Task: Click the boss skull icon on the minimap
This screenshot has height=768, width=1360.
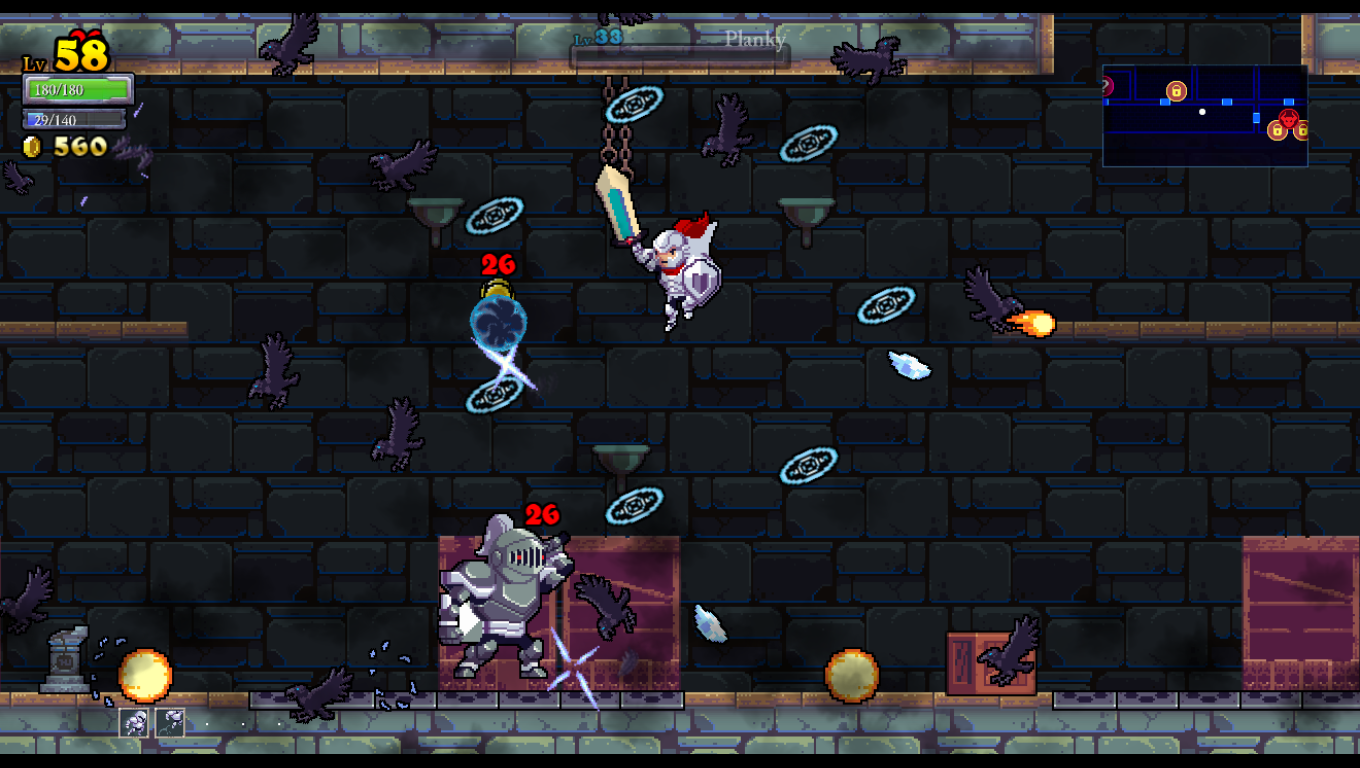Action: tap(1289, 118)
